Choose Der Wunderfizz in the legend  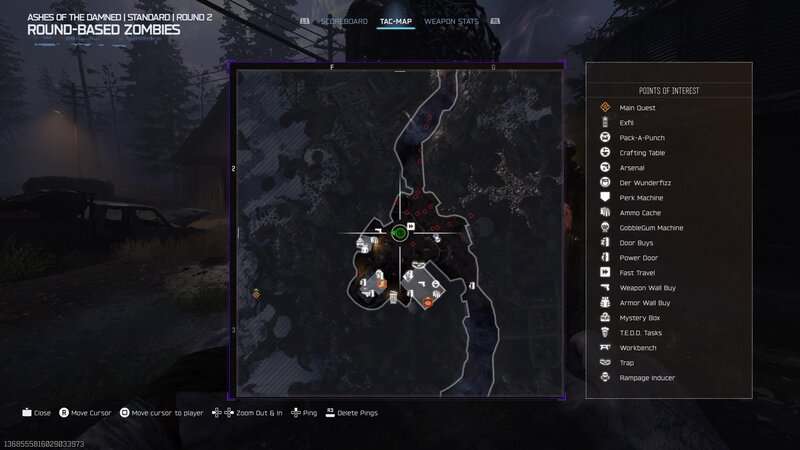pyautogui.click(x=642, y=182)
